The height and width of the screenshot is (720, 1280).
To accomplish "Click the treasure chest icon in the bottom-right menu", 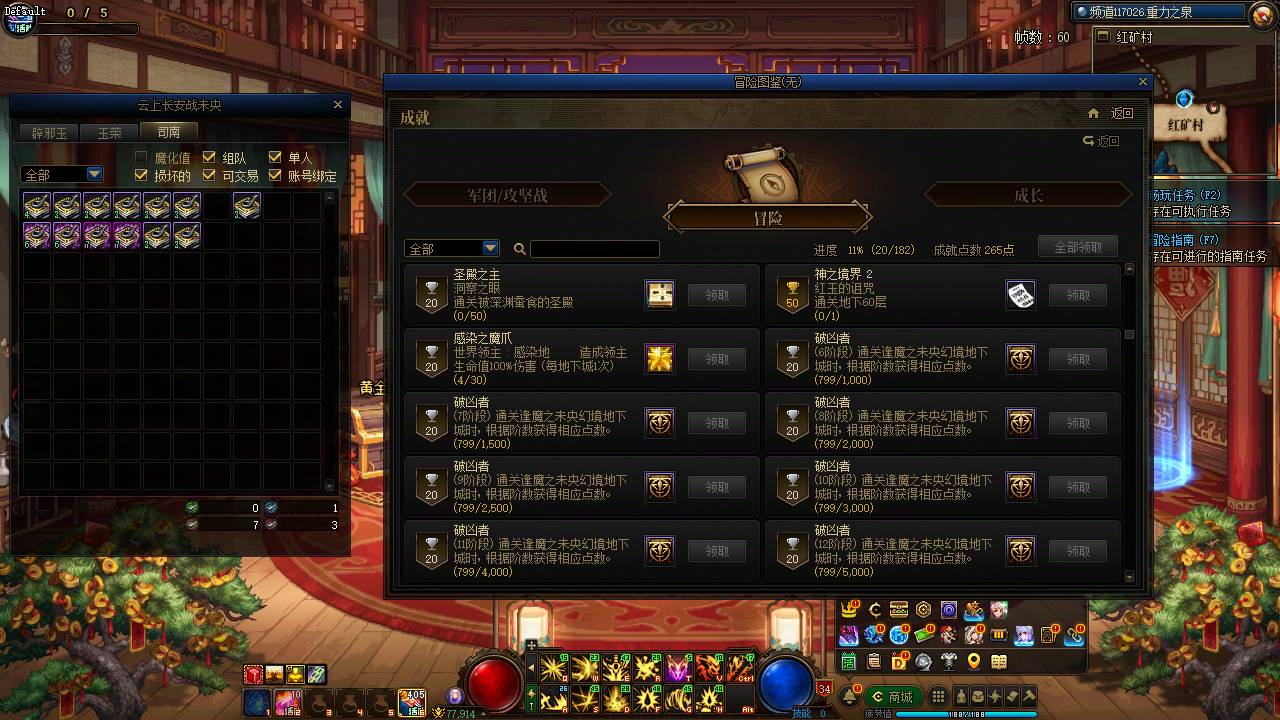I will pos(898,609).
